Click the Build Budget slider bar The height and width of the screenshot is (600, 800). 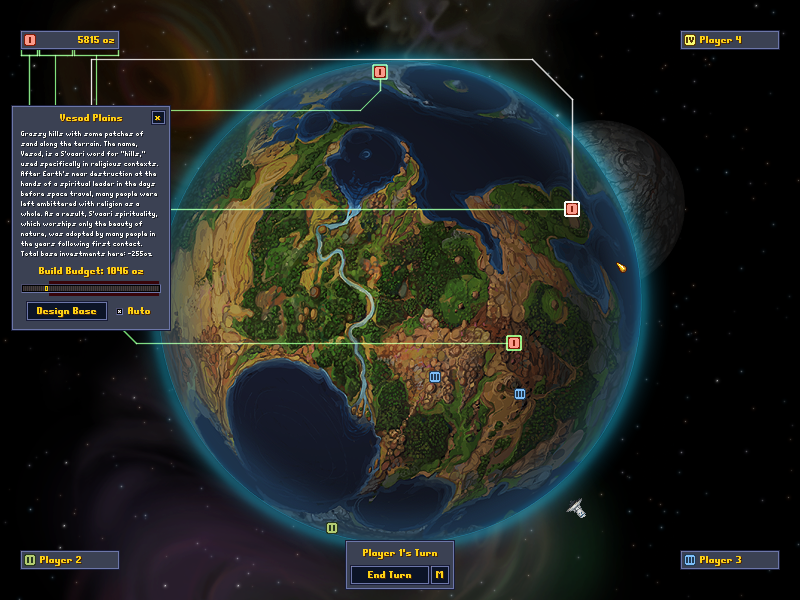point(90,288)
